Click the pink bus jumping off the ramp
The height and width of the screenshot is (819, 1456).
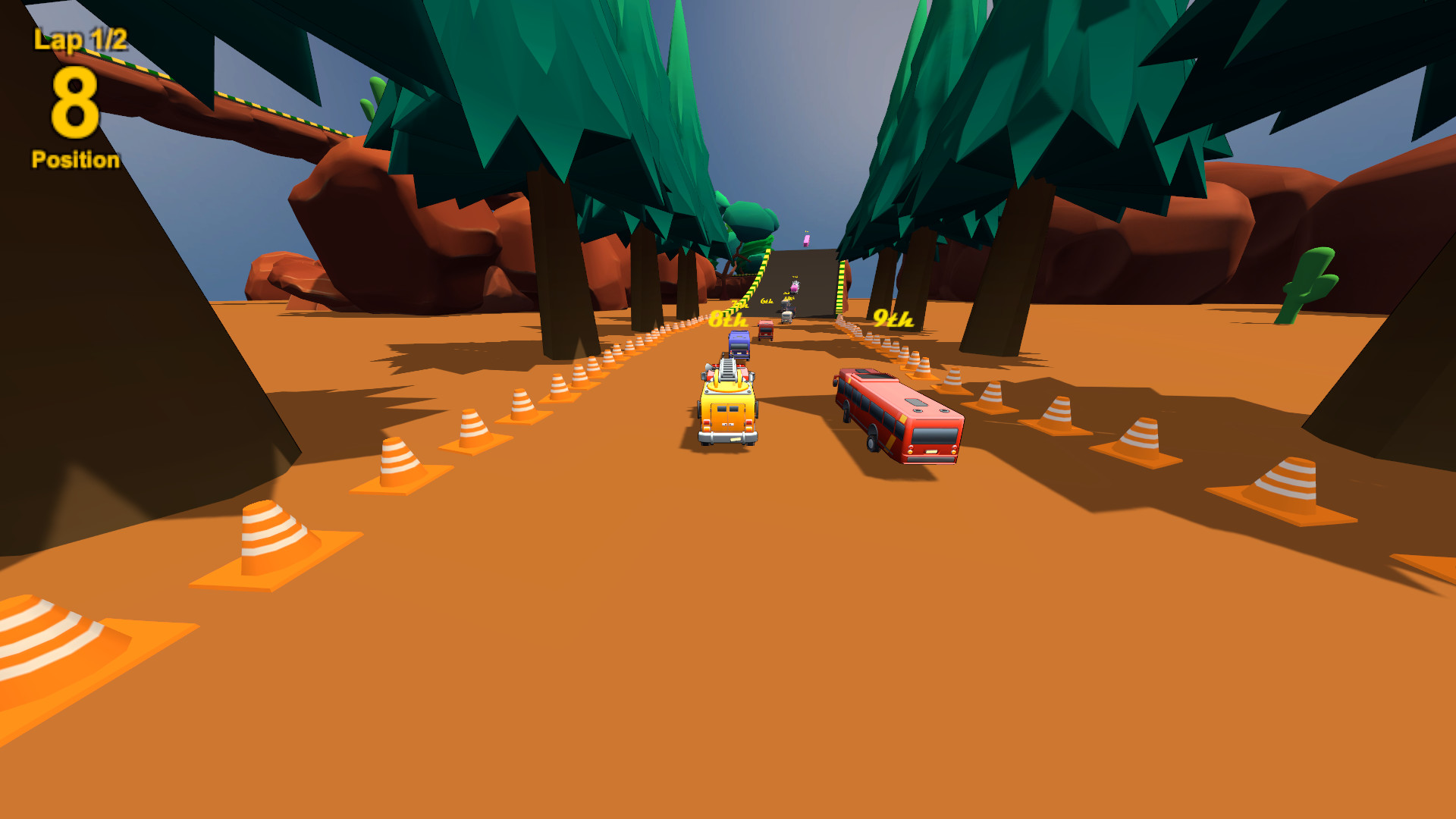click(806, 241)
